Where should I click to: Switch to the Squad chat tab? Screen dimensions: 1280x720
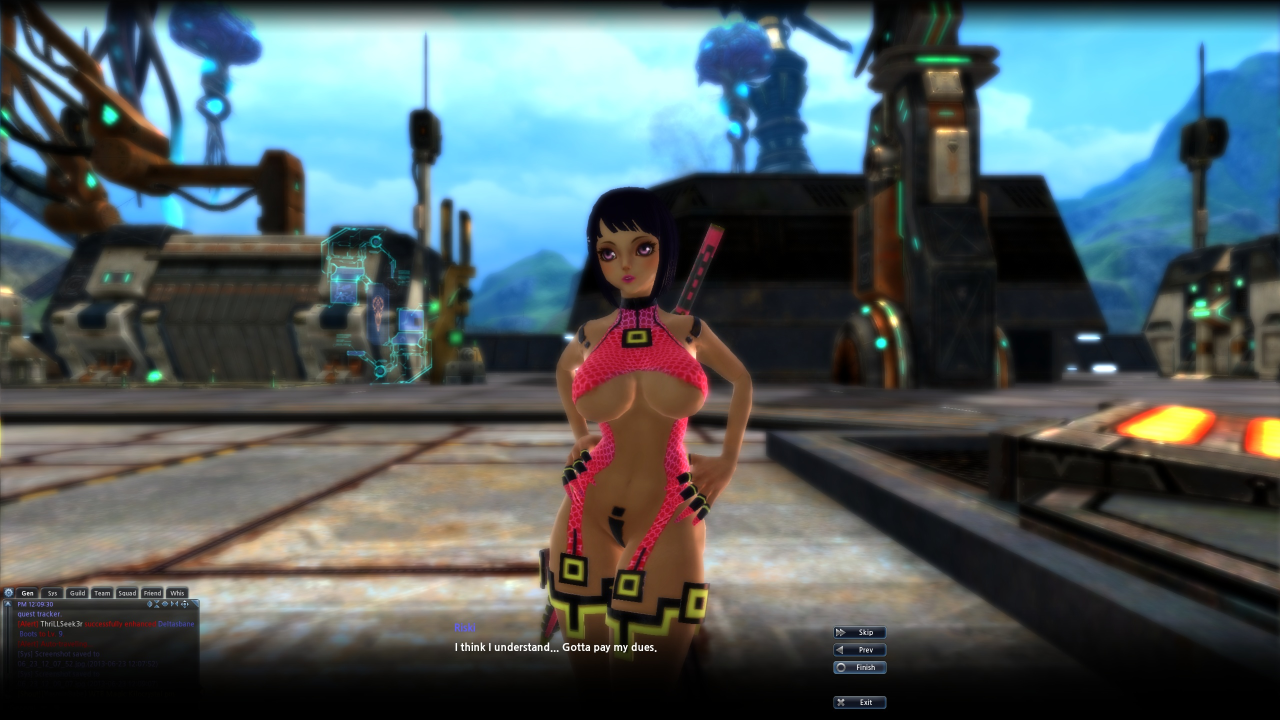127,593
